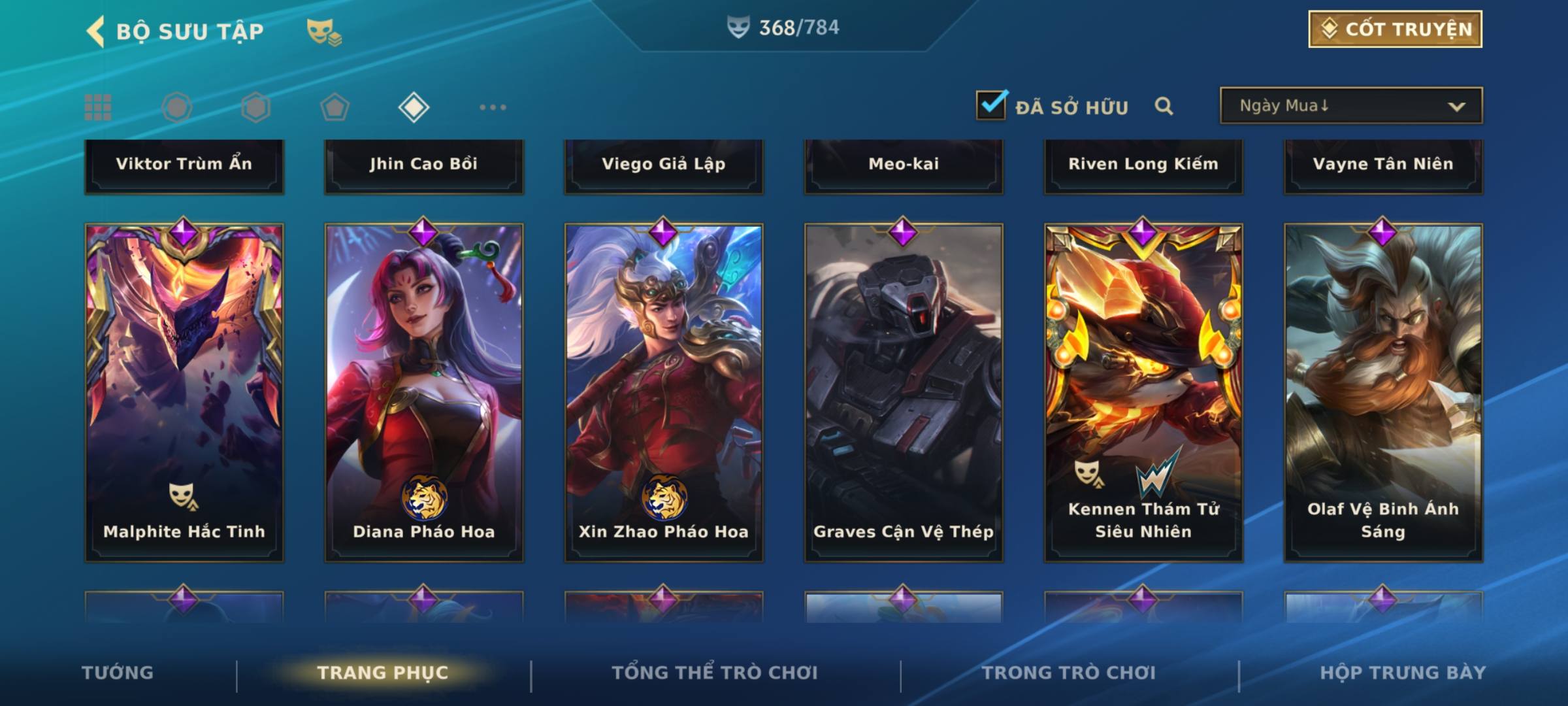1568x706 pixels.
Task: Select the all-skins grid filter
Action: click(x=98, y=107)
